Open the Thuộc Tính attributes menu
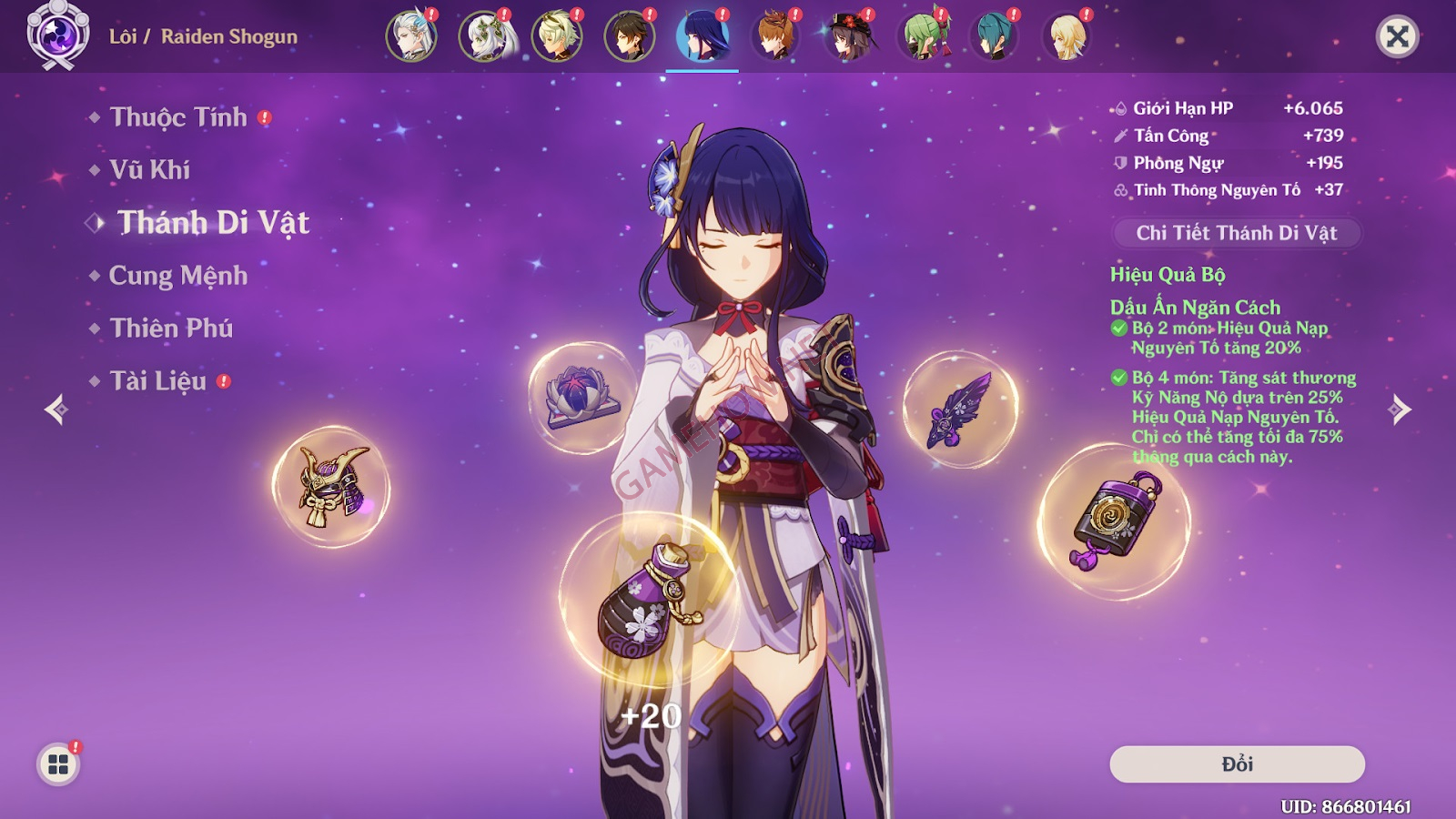Screen dimensions: 1456x819 click(x=178, y=117)
